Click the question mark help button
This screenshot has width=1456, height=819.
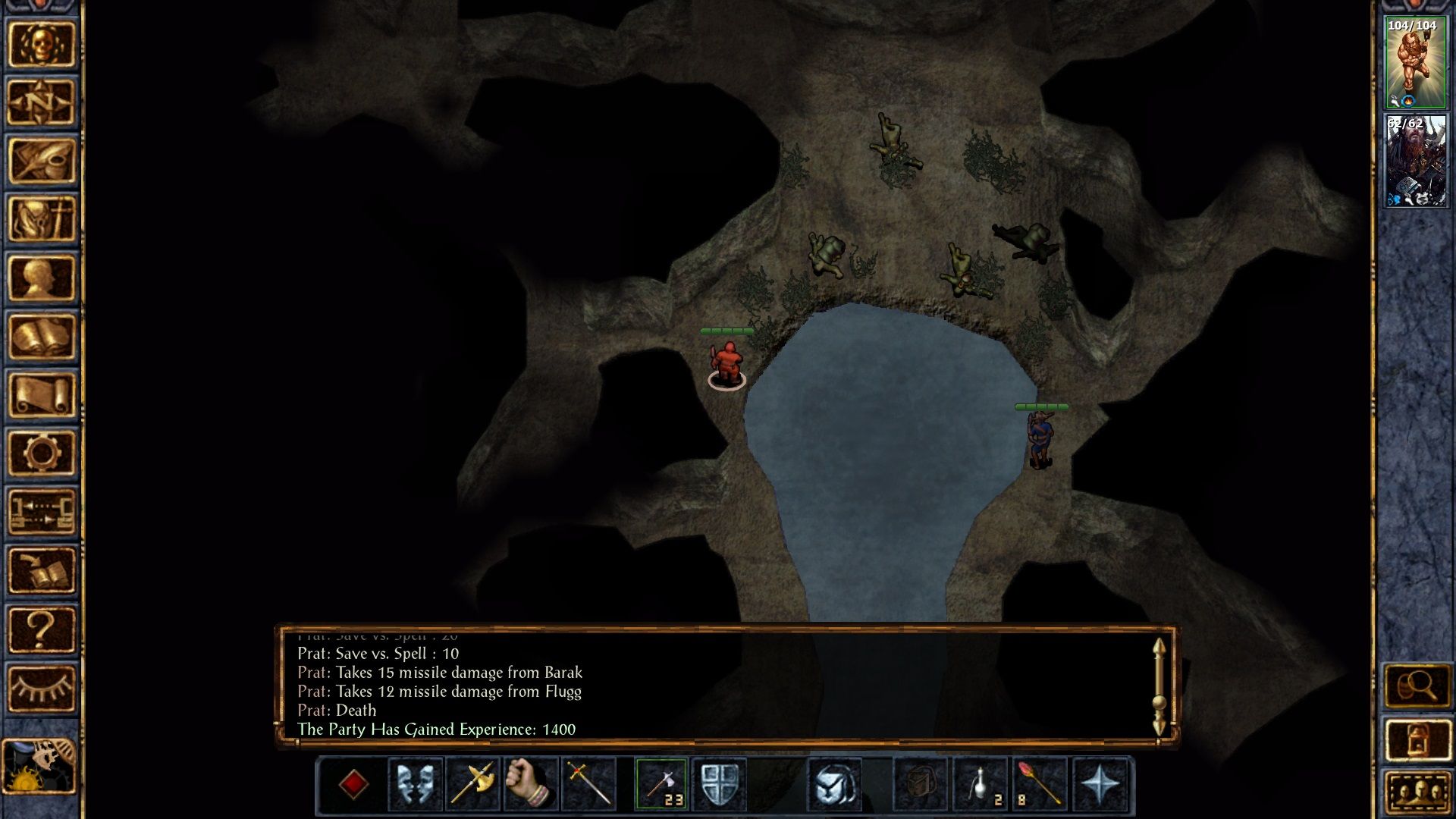(x=42, y=629)
